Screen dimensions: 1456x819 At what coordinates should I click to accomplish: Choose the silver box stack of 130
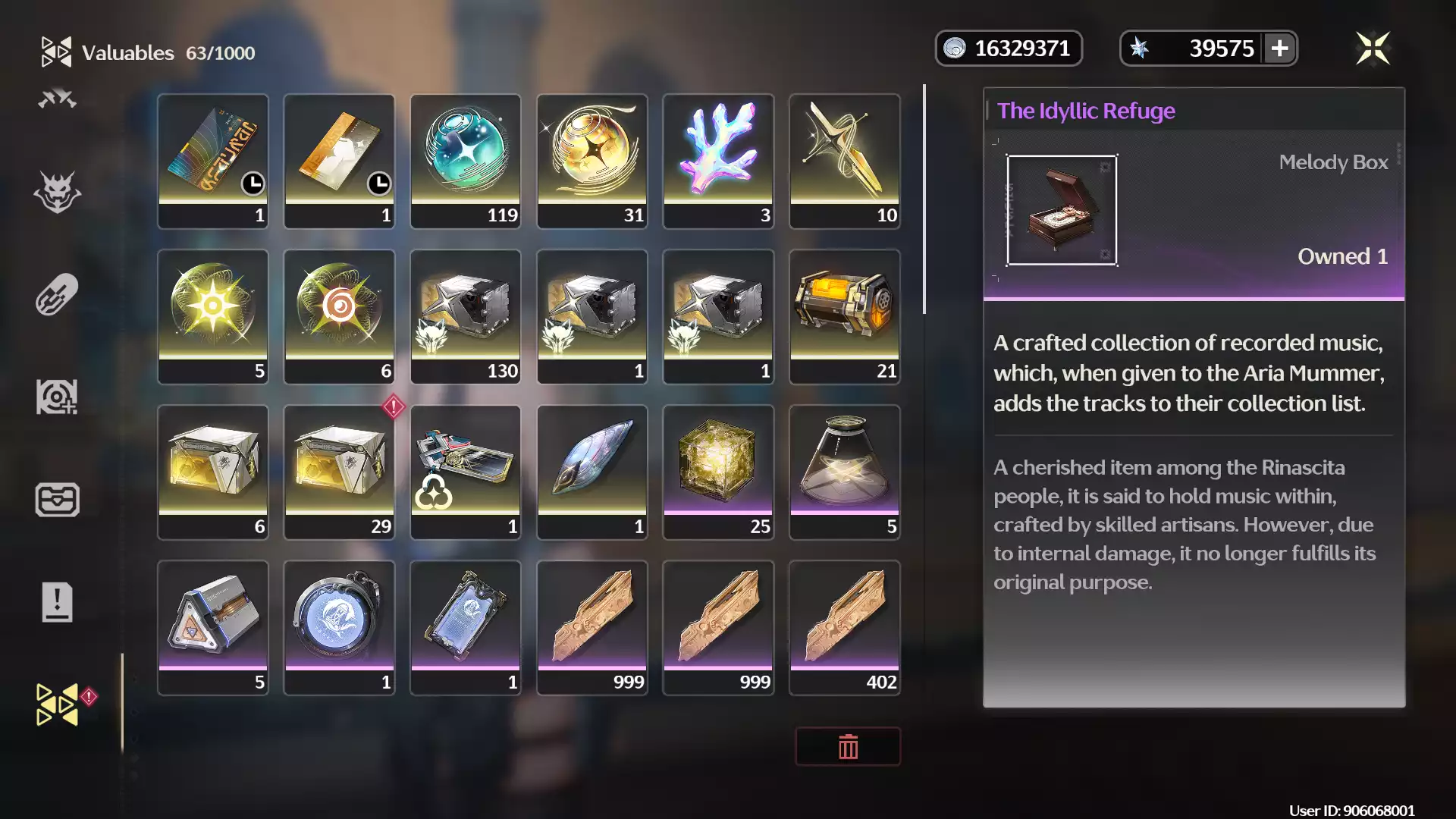(466, 316)
